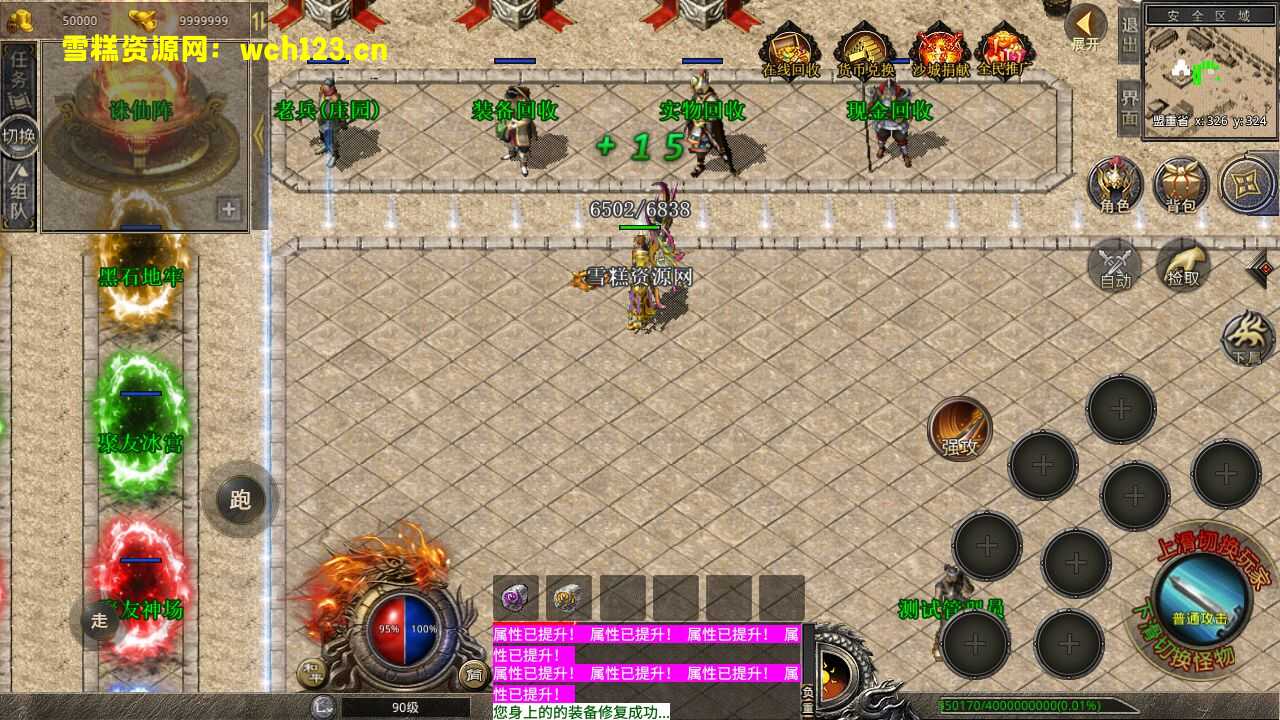Activate the 强攻 skill

tap(960, 429)
